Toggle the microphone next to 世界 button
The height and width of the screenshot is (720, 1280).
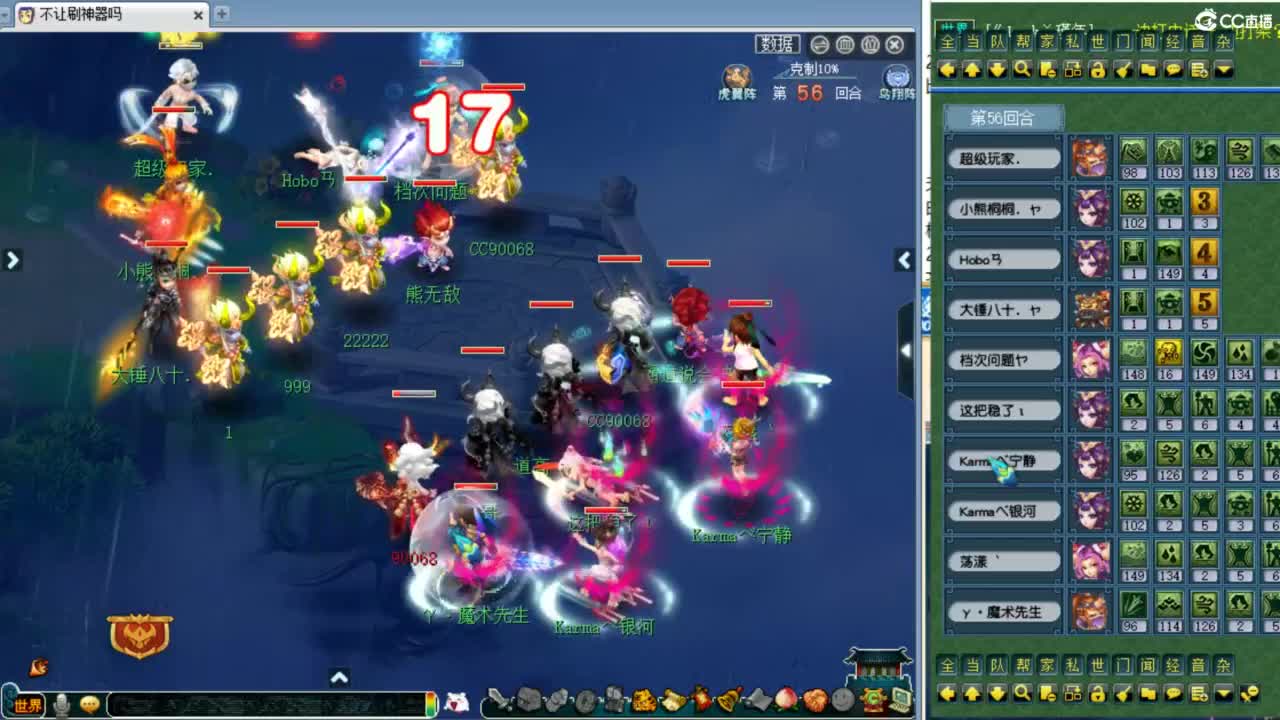(60, 703)
